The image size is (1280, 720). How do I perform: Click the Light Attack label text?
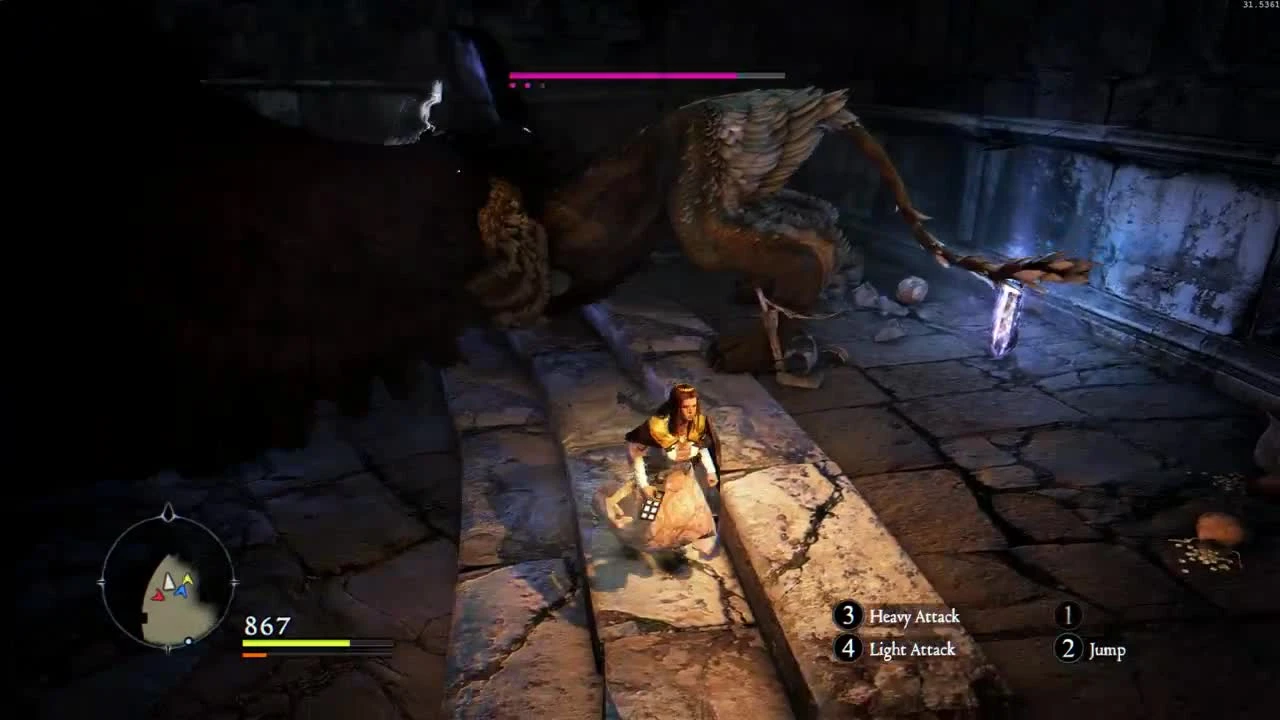[x=911, y=649]
